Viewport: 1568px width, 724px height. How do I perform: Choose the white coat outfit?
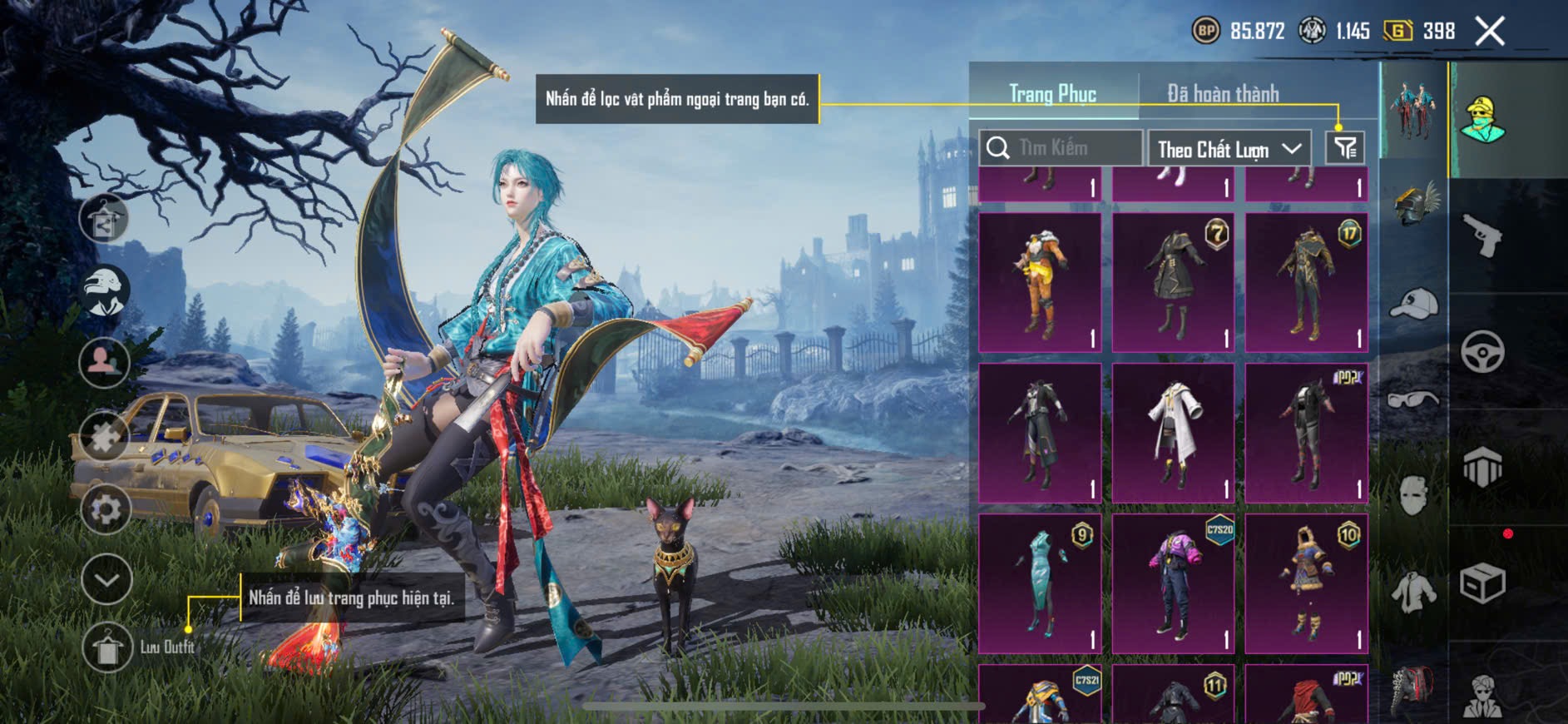pyautogui.click(x=1173, y=433)
